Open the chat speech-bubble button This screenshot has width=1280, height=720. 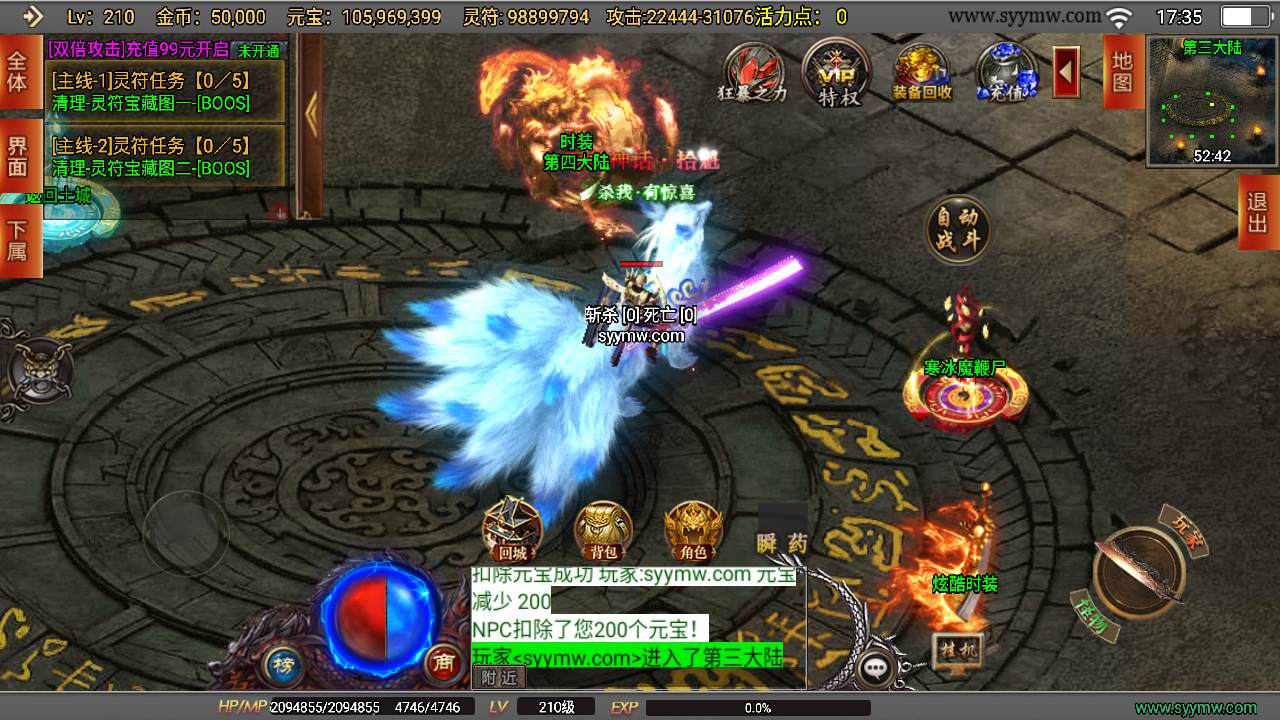click(x=877, y=668)
